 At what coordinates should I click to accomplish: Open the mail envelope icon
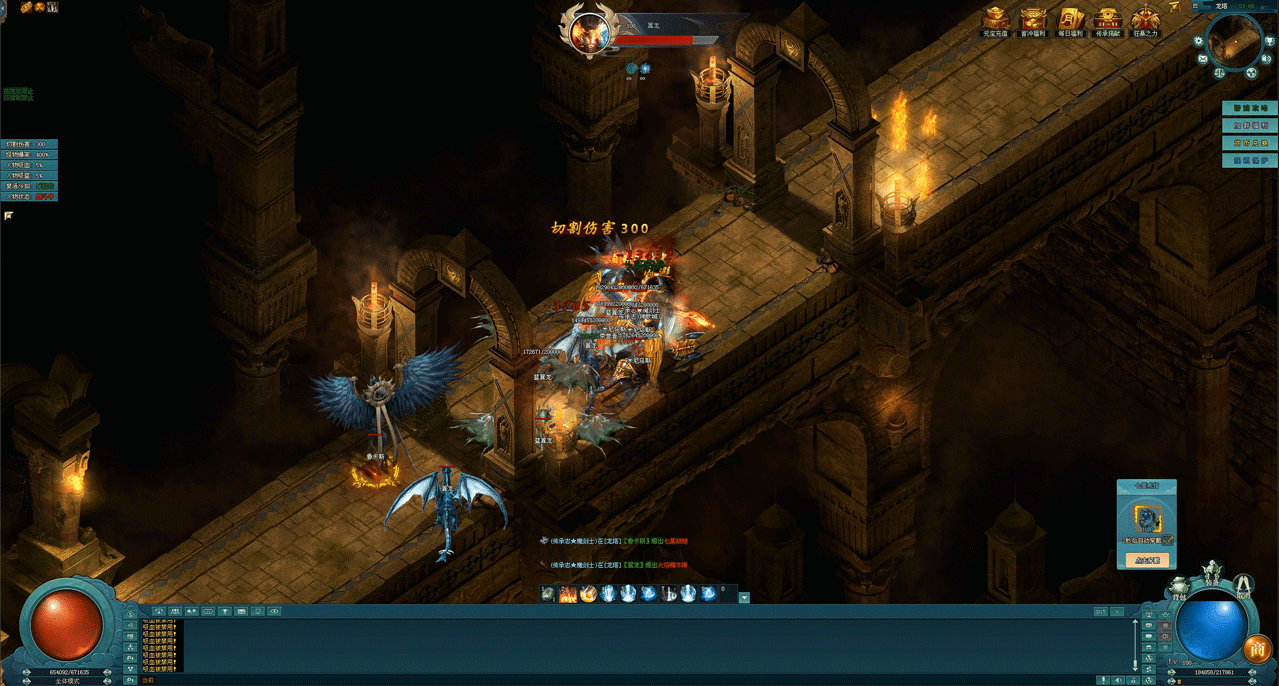(x=1204, y=59)
